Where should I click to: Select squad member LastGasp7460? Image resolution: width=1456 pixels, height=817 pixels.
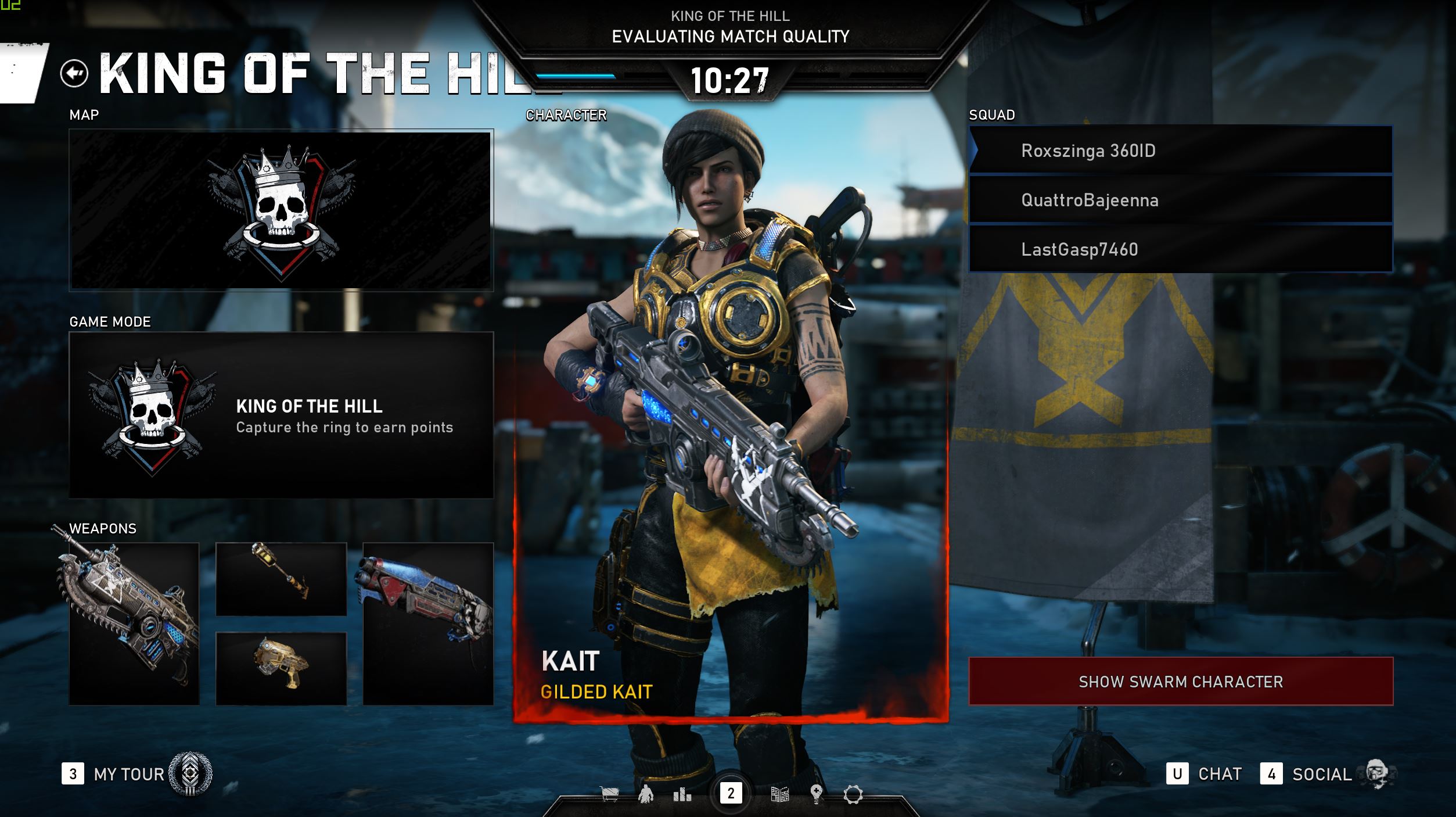1180,249
